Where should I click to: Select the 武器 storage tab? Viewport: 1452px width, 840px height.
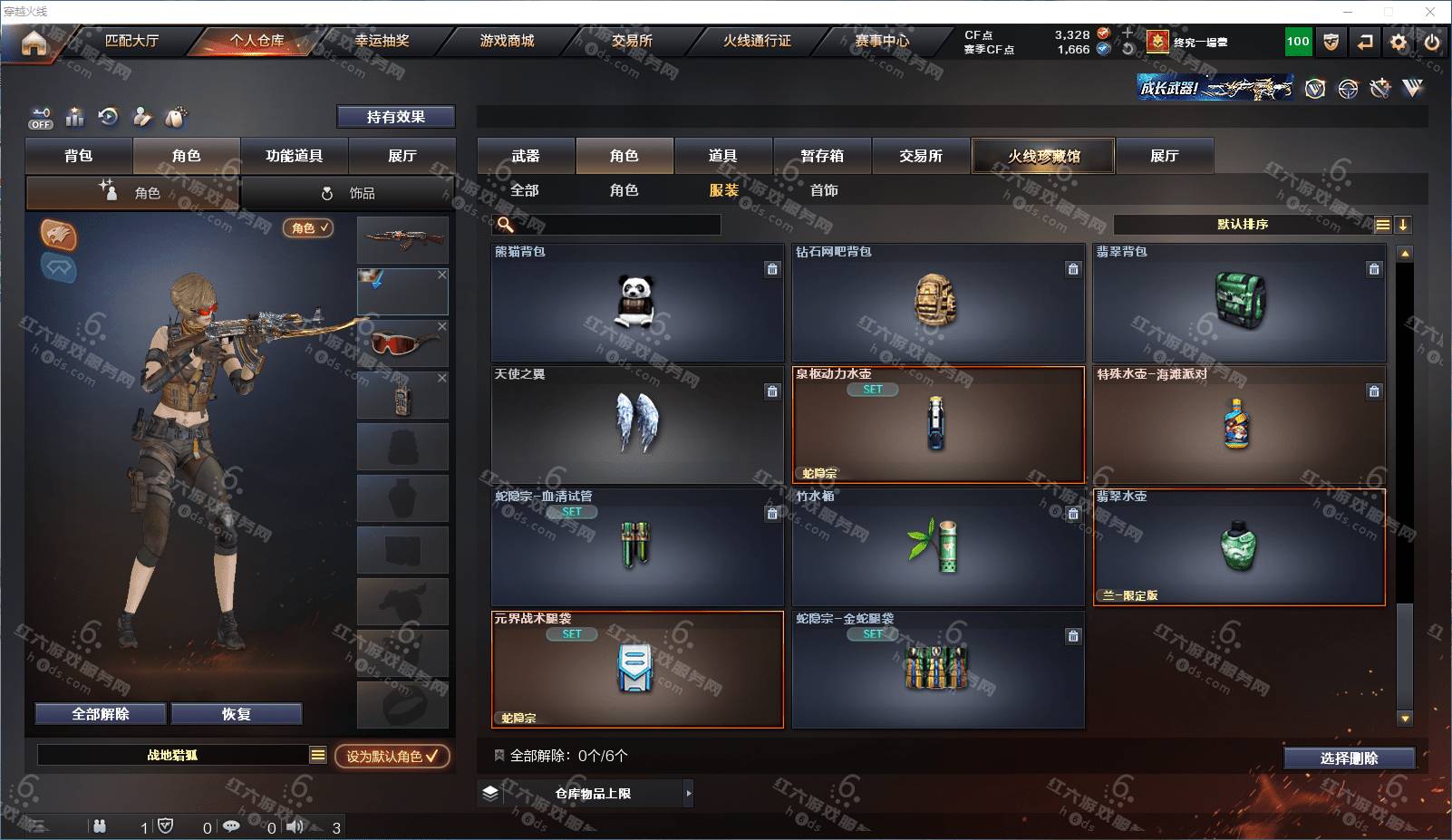pyautogui.click(x=526, y=156)
